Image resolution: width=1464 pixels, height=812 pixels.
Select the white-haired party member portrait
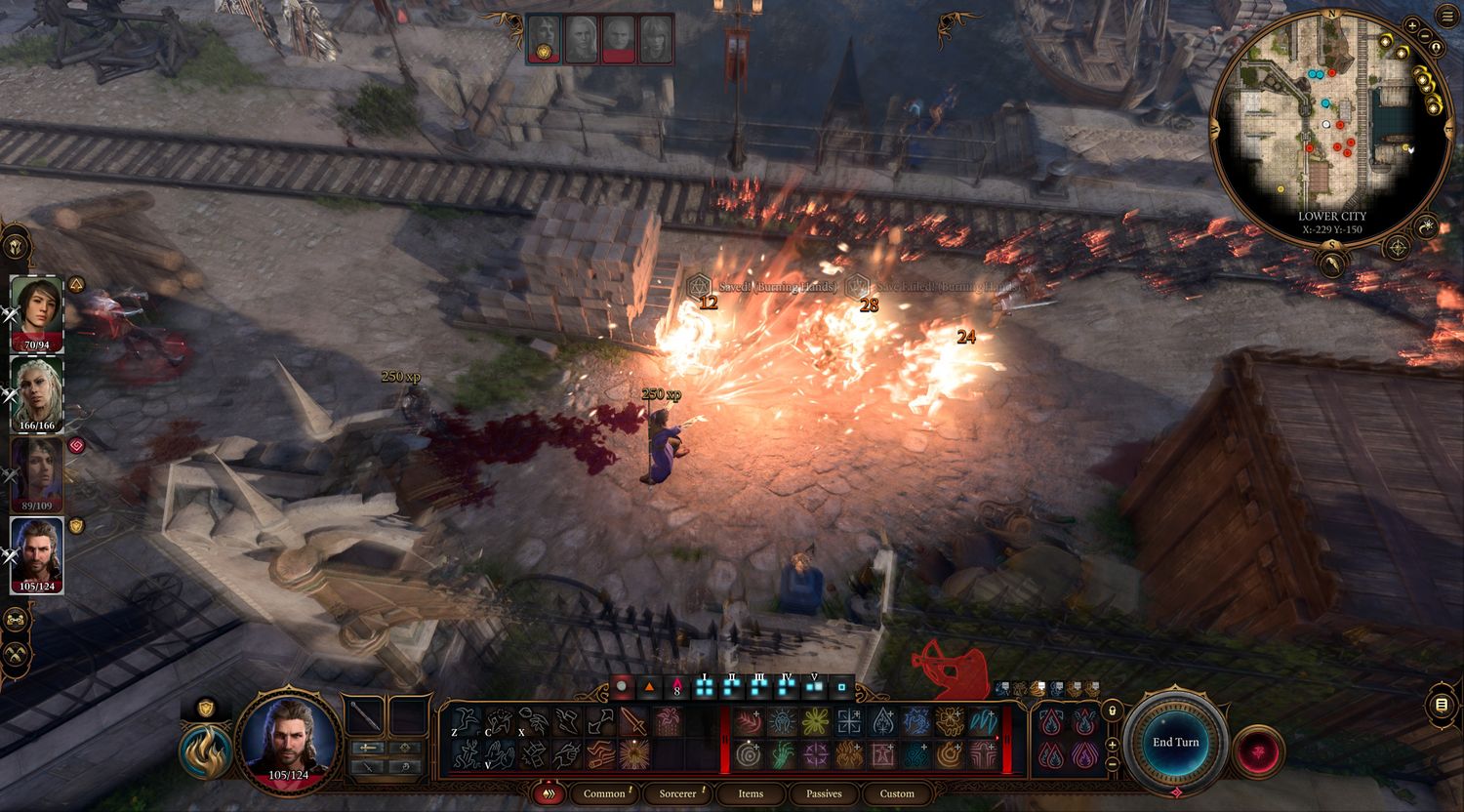coord(37,393)
